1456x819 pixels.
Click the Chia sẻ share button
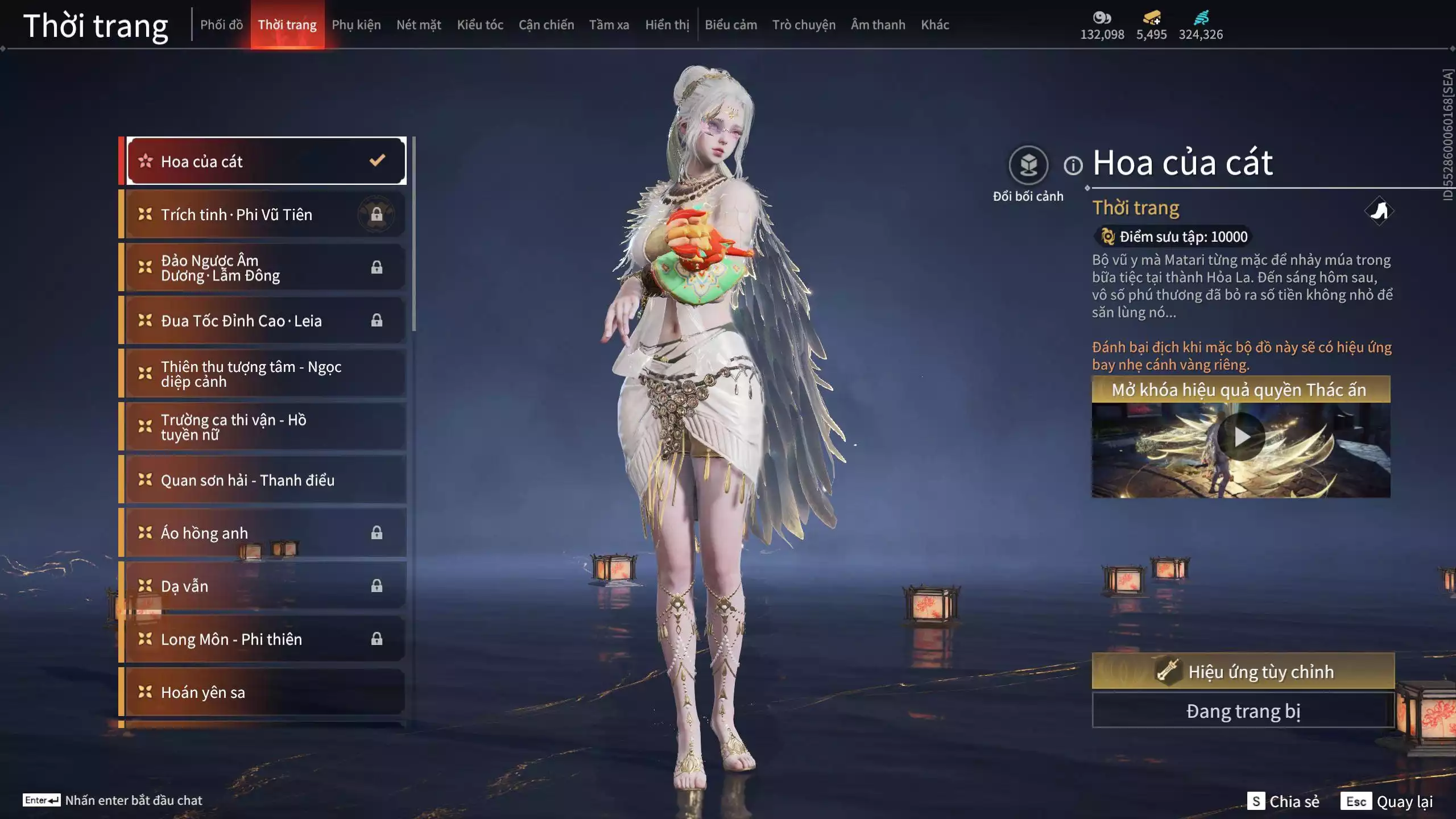1283,801
